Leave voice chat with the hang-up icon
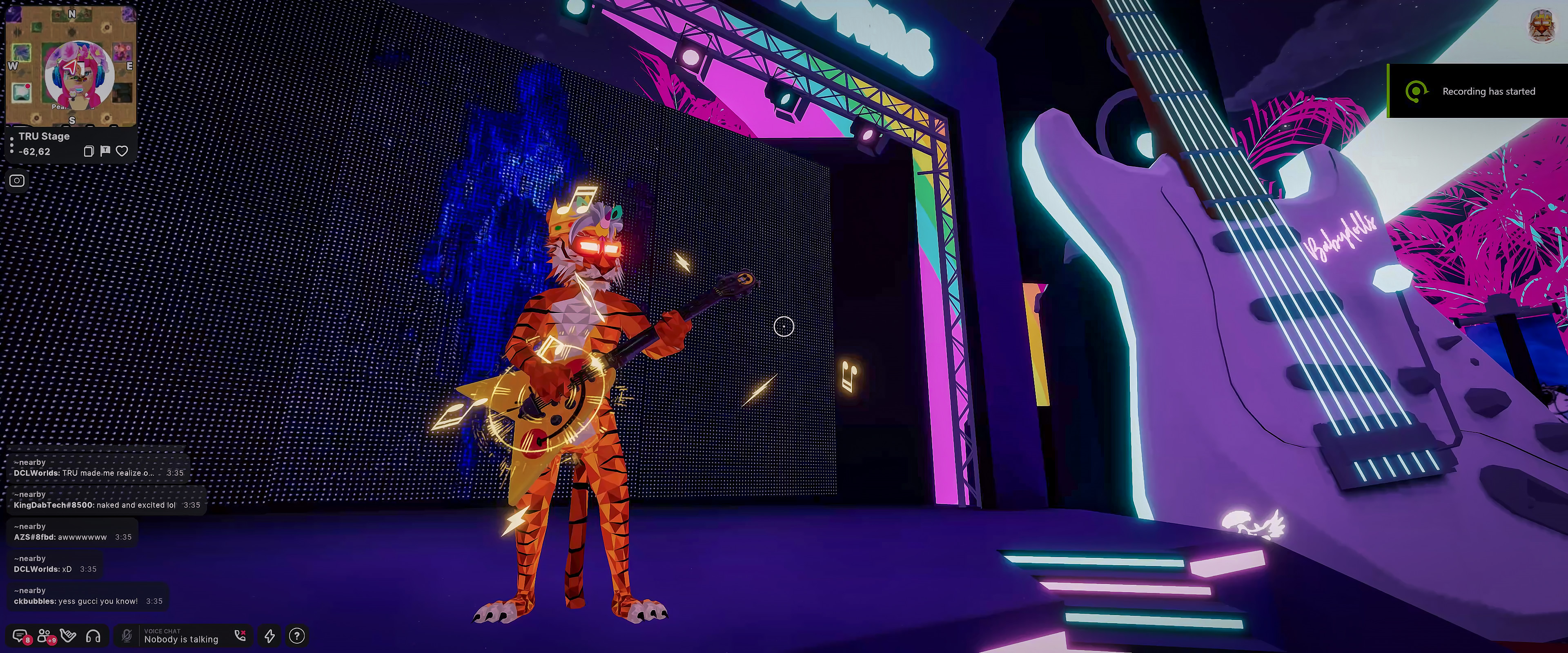 [241, 636]
